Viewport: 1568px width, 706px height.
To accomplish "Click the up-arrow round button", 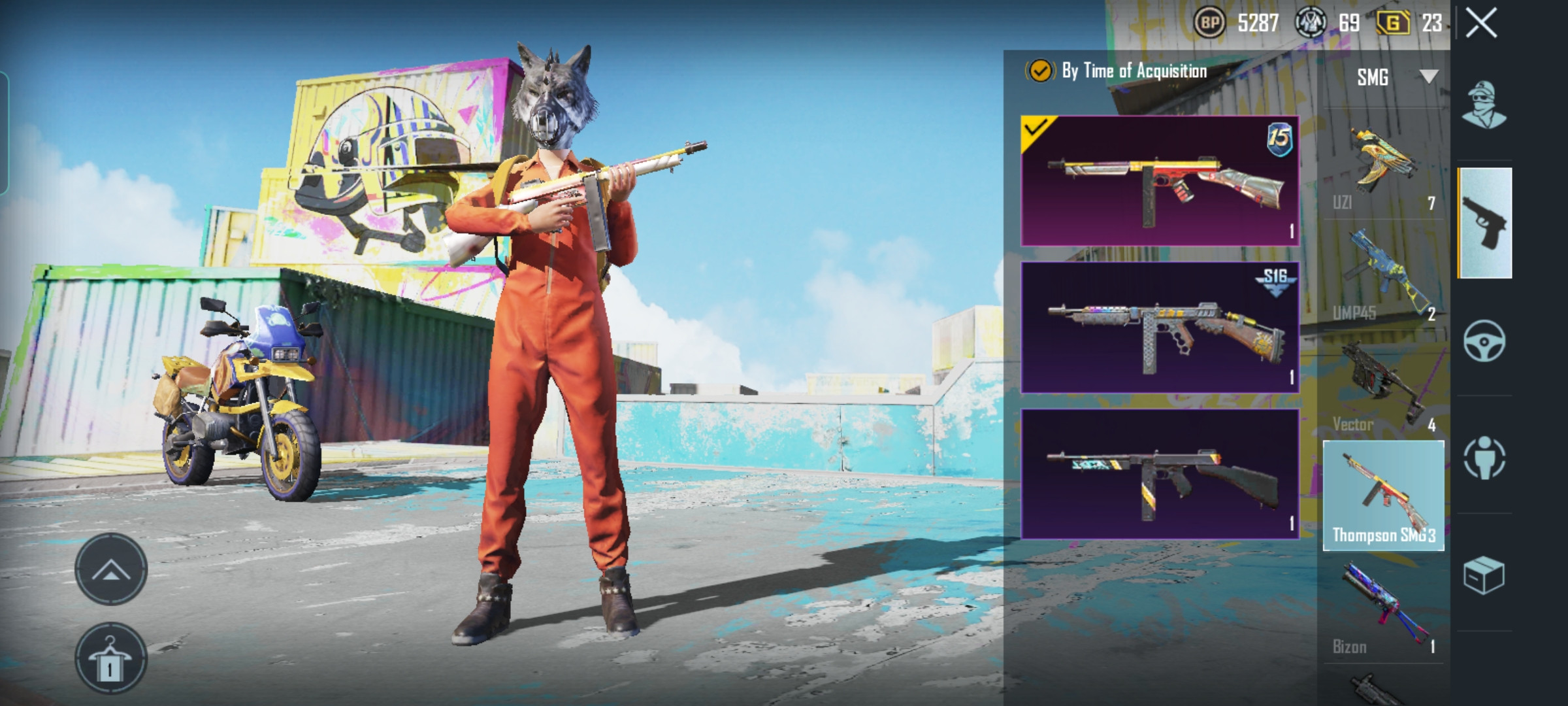I will [110, 569].
